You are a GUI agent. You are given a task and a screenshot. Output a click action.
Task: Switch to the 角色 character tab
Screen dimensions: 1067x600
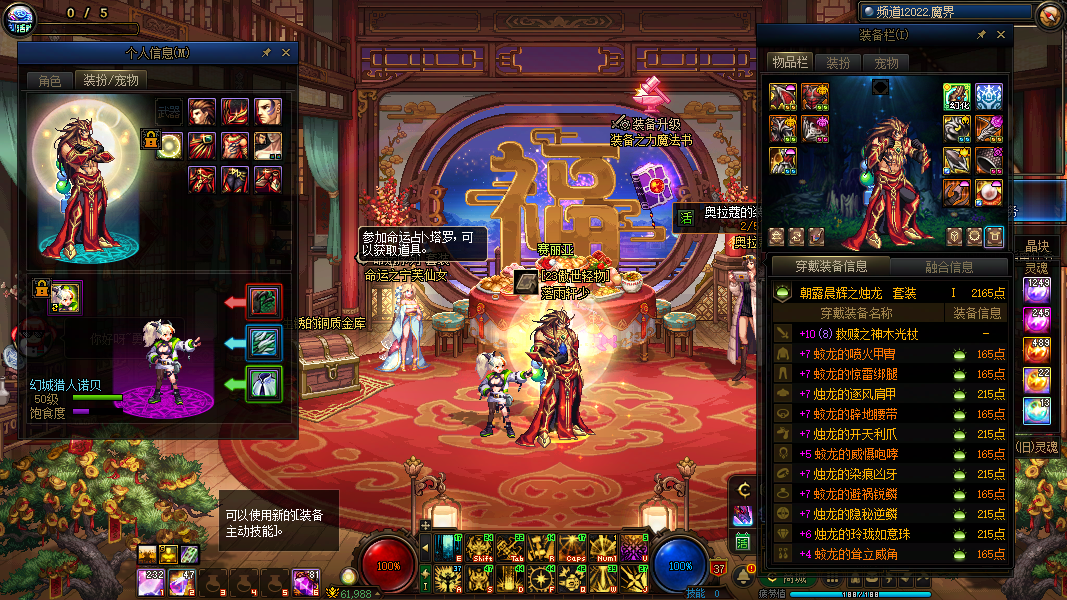tap(50, 80)
